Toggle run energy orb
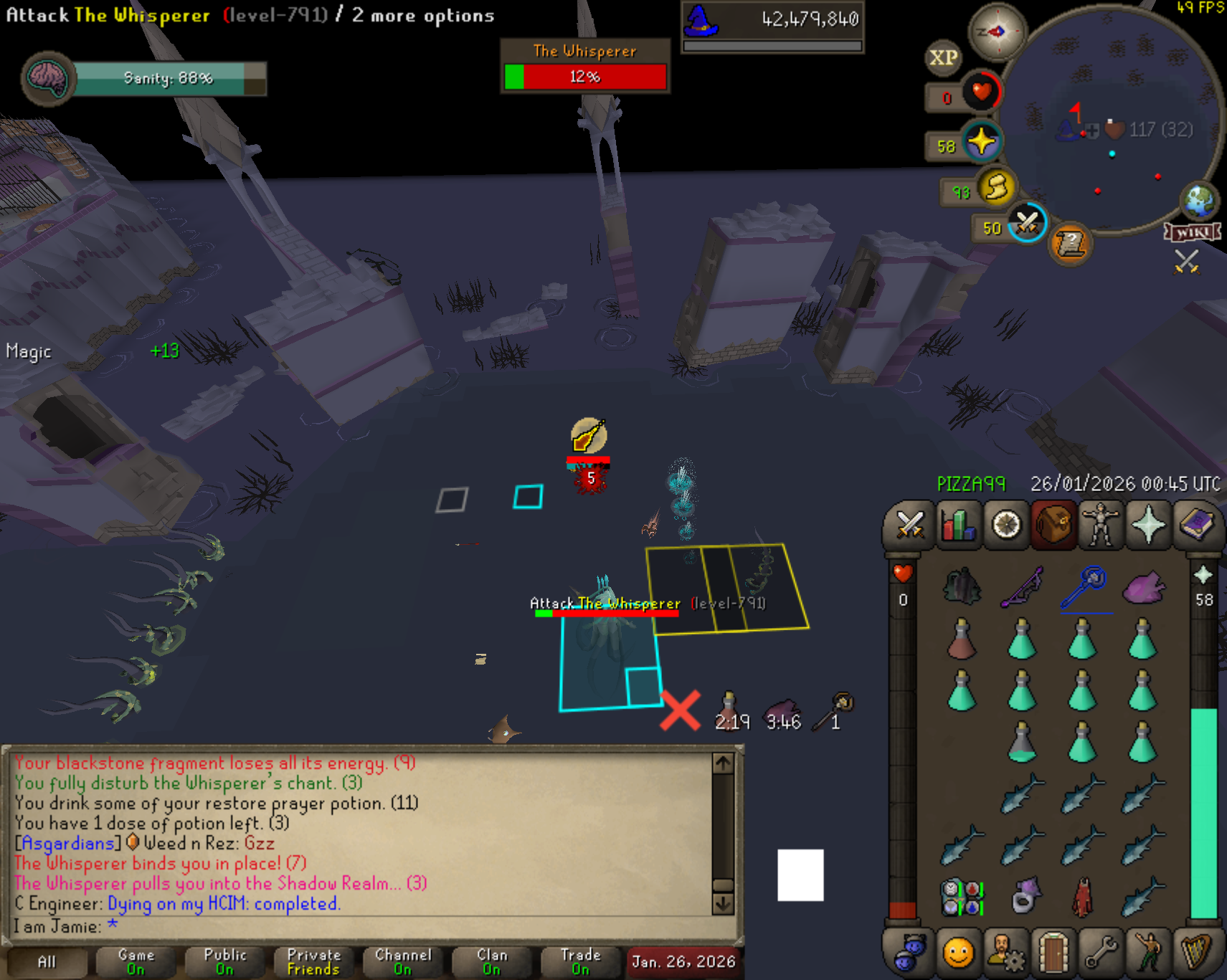The height and width of the screenshot is (980, 1227). point(996,188)
